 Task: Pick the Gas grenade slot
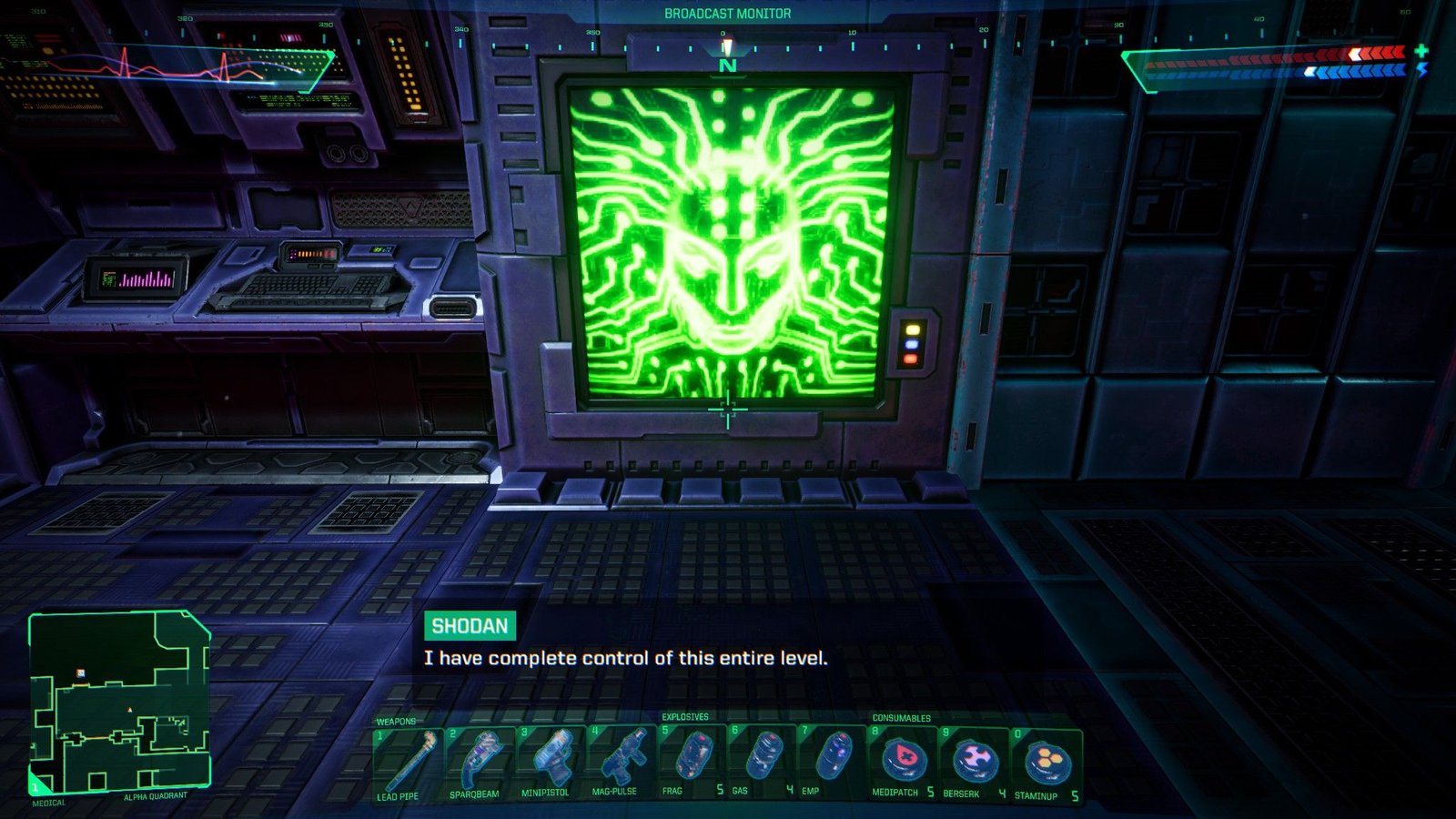pos(762,763)
